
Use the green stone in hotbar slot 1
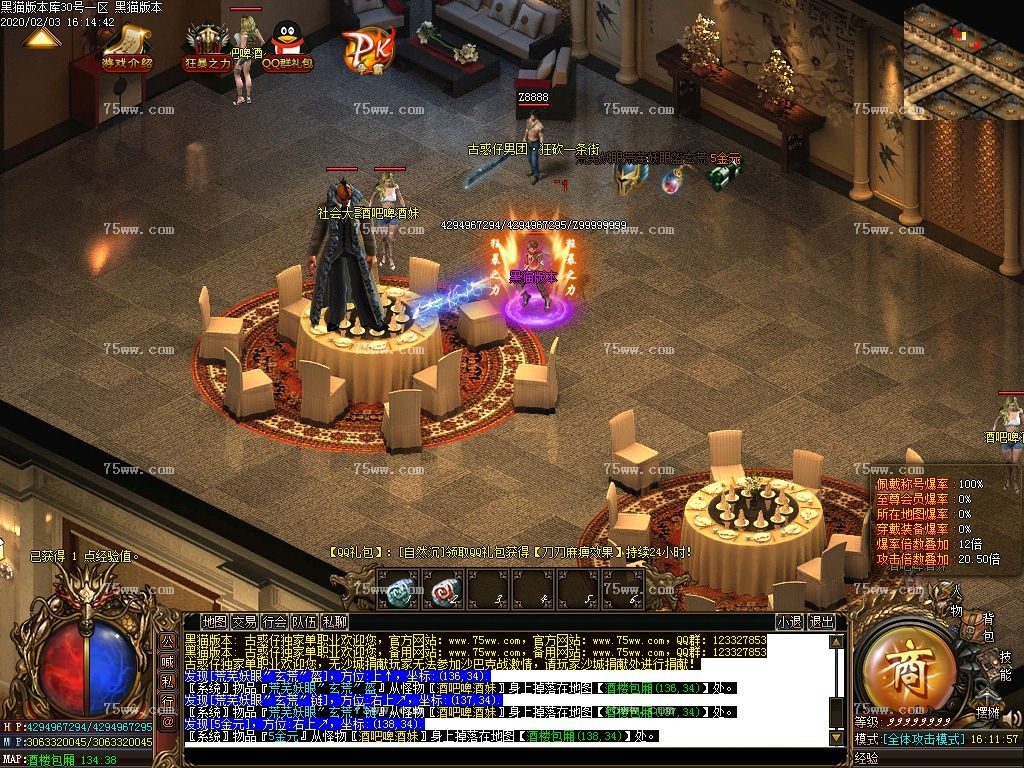click(x=399, y=590)
